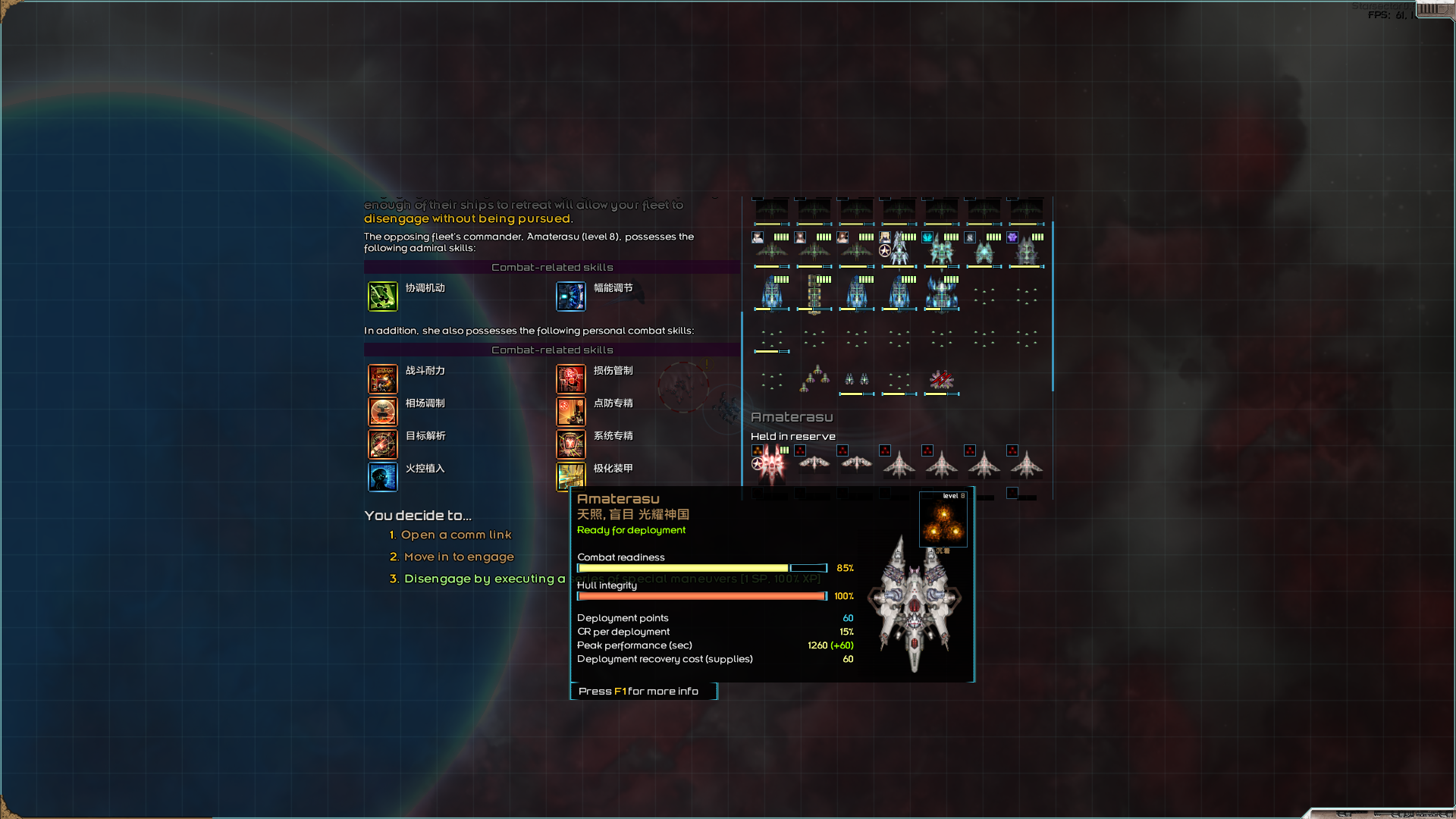Select the 相场调制 skill icon

point(383,412)
